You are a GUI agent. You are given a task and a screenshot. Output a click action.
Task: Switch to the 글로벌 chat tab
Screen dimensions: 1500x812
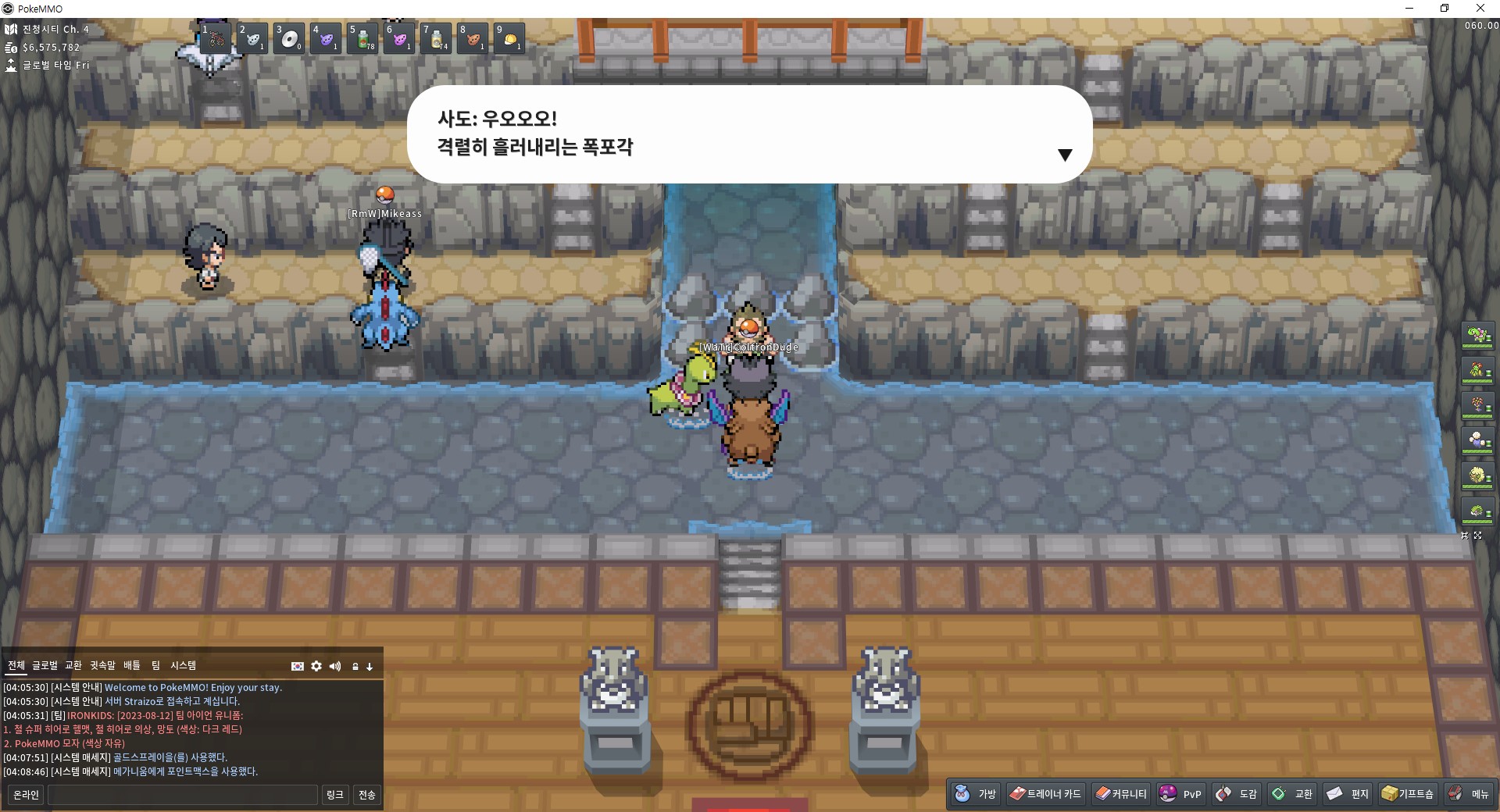point(45,666)
